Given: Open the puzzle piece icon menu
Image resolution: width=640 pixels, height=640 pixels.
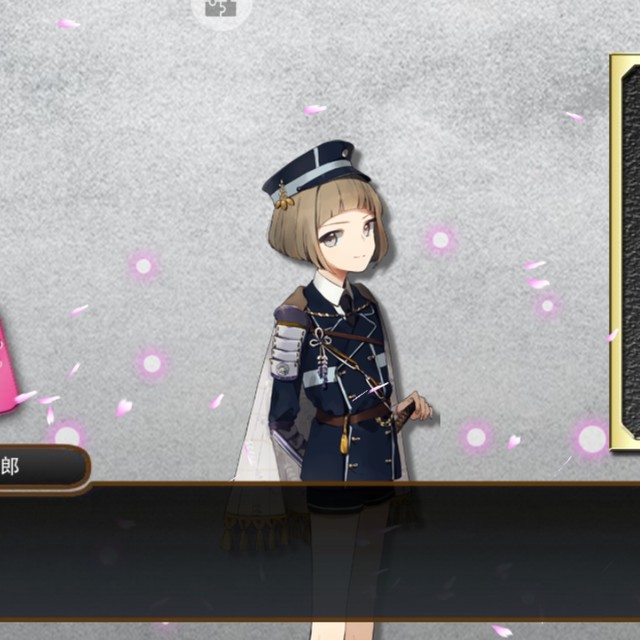Looking at the screenshot, I should pyautogui.click(x=221, y=8).
